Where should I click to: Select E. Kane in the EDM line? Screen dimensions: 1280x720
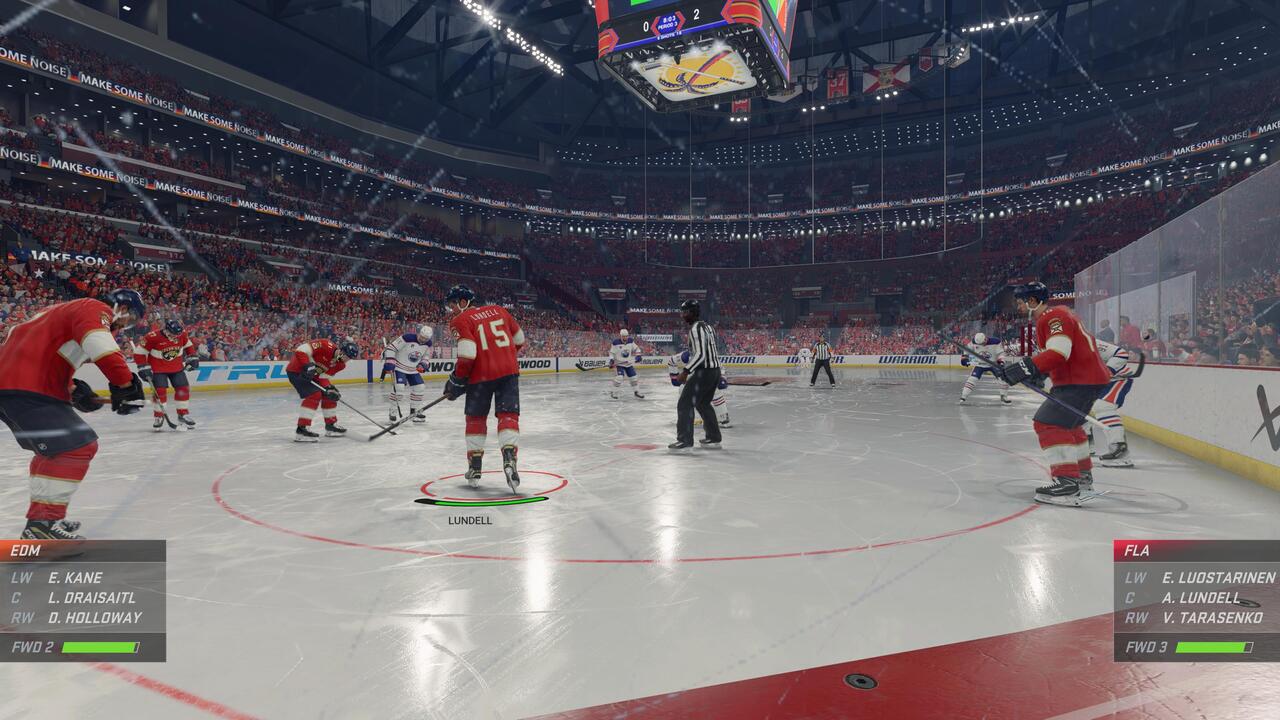coord(75,577)
